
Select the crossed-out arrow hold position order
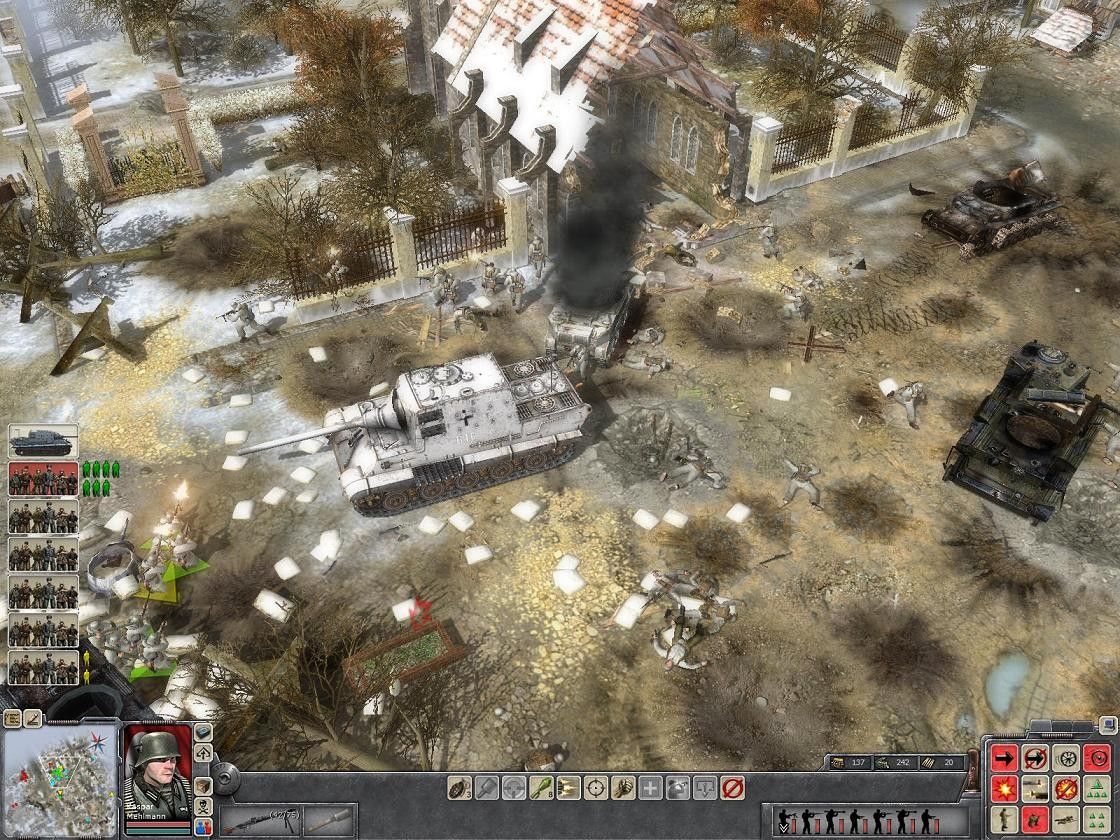point(1037,757)
